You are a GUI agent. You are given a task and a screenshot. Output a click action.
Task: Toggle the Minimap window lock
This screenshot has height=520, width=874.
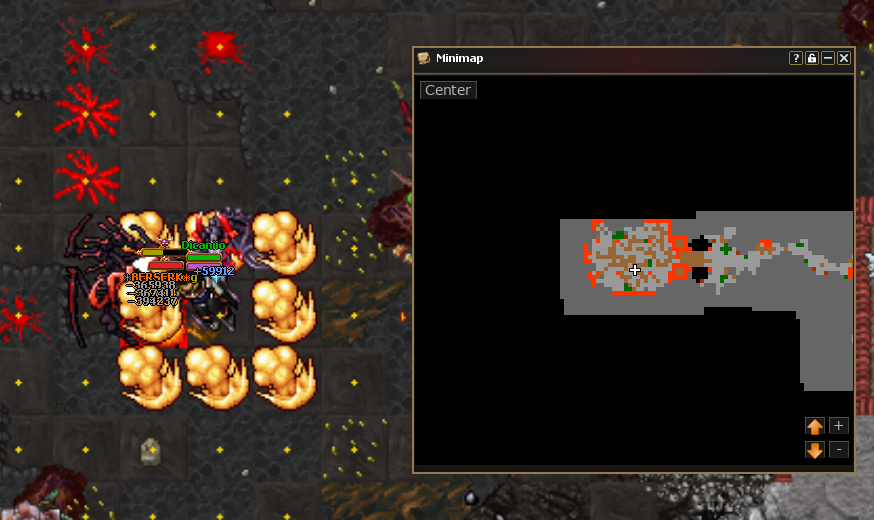pos(812,58)
